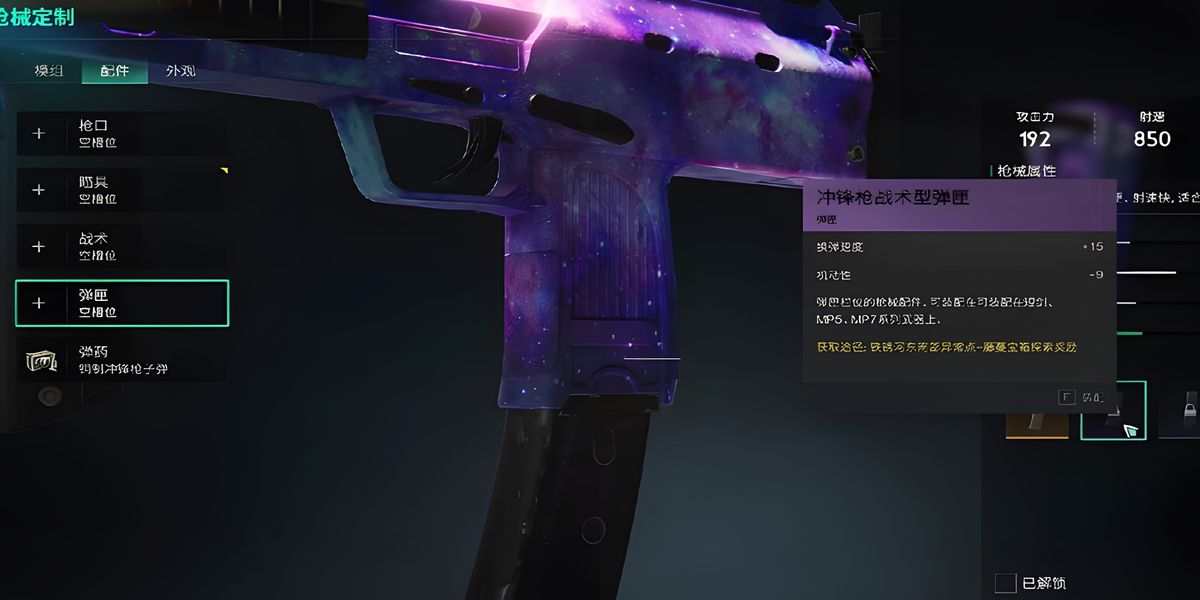Open the 外观 (appearance) tab

click(x=180, y=71)
